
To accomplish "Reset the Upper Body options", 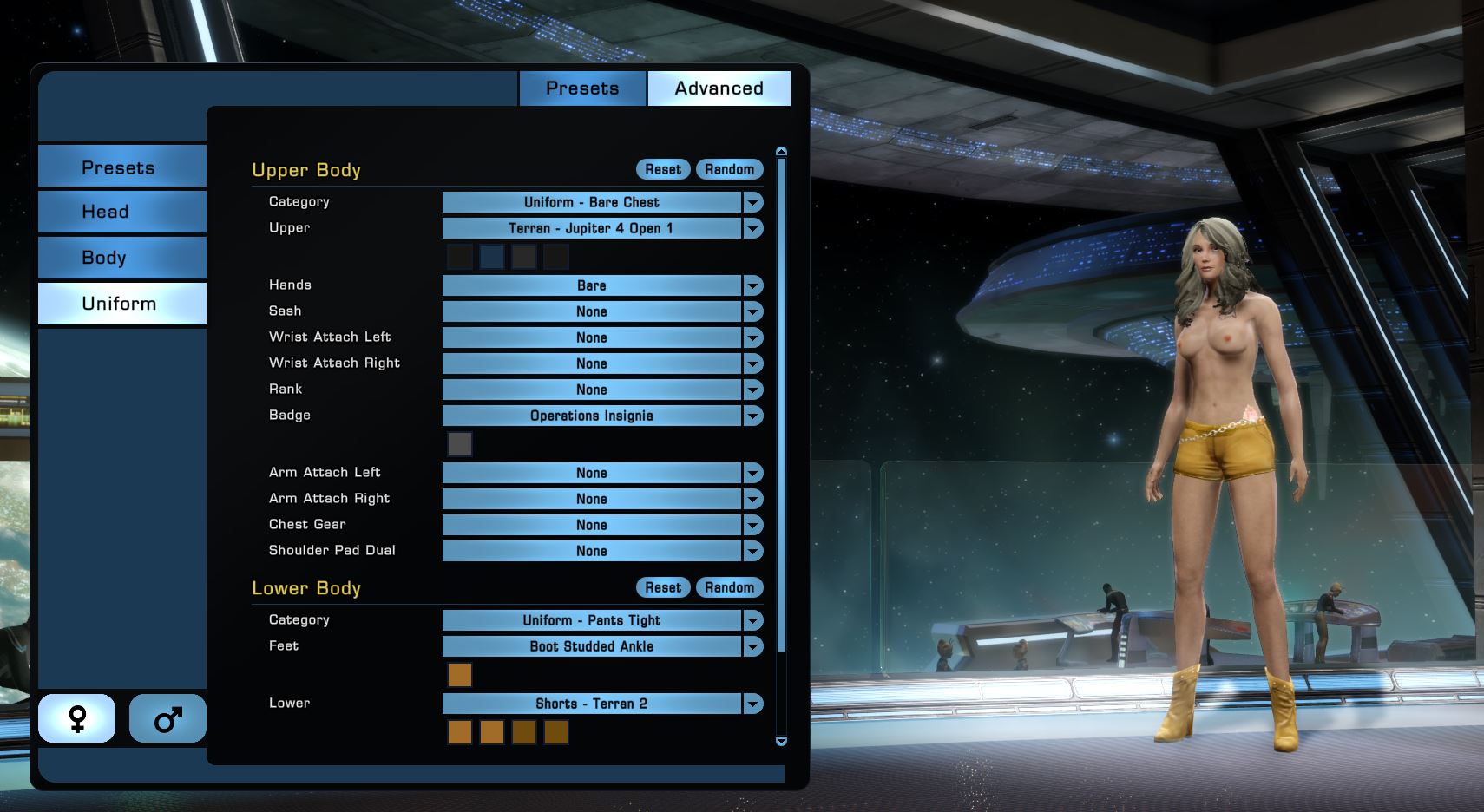I will (663, 169).
